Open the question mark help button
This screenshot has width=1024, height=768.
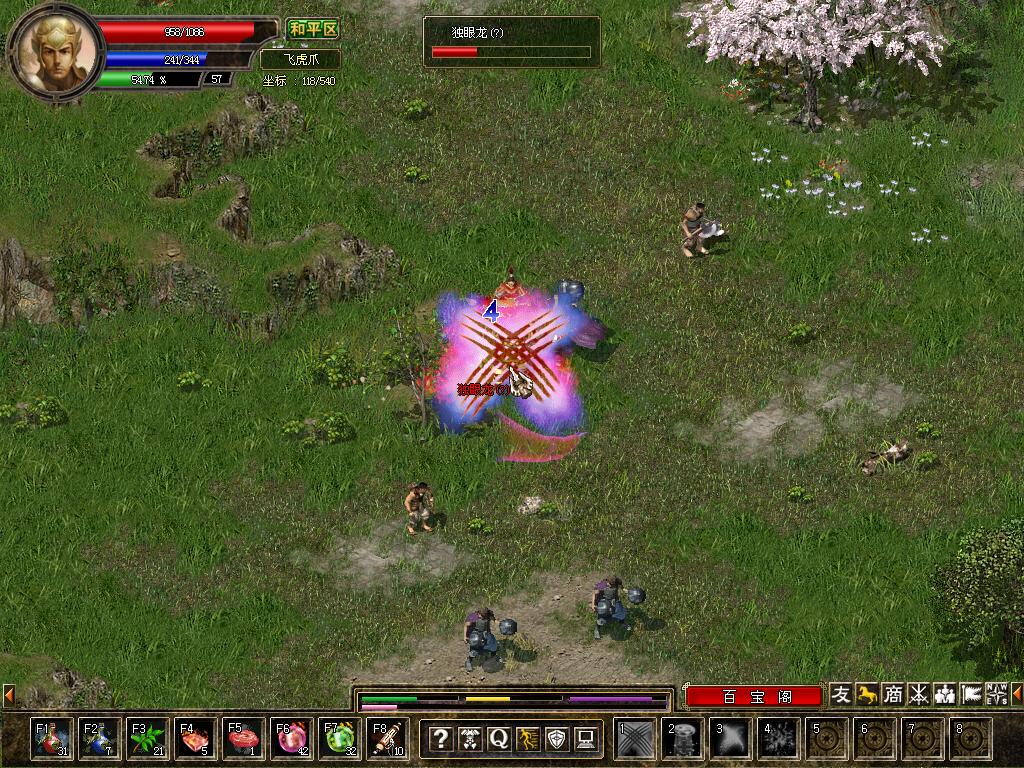click(440, 739)
